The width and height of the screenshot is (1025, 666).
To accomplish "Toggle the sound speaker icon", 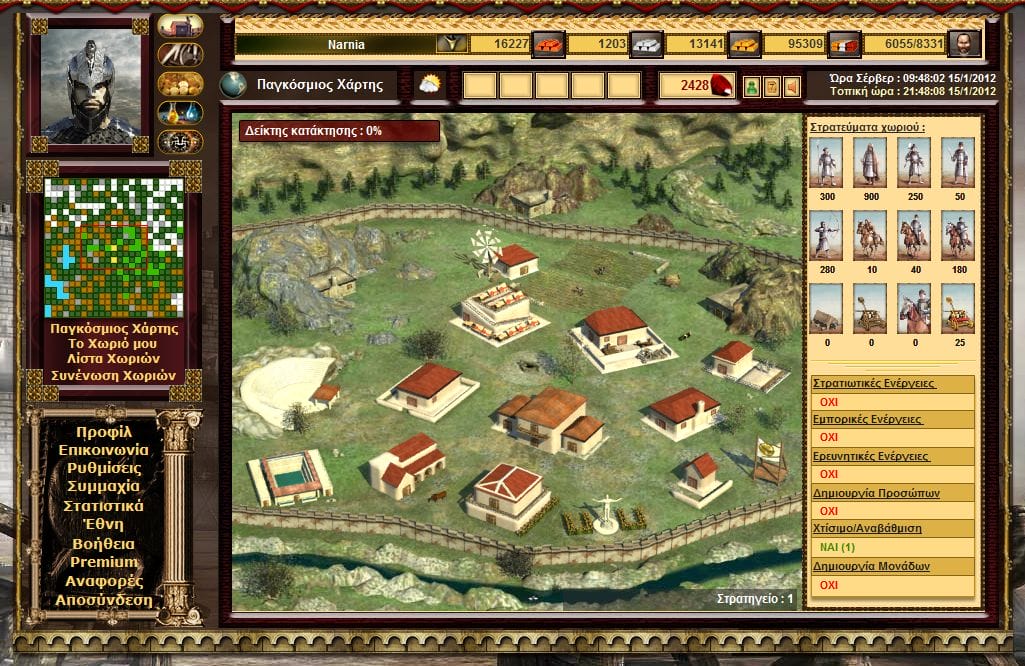I will click(793, 87).
